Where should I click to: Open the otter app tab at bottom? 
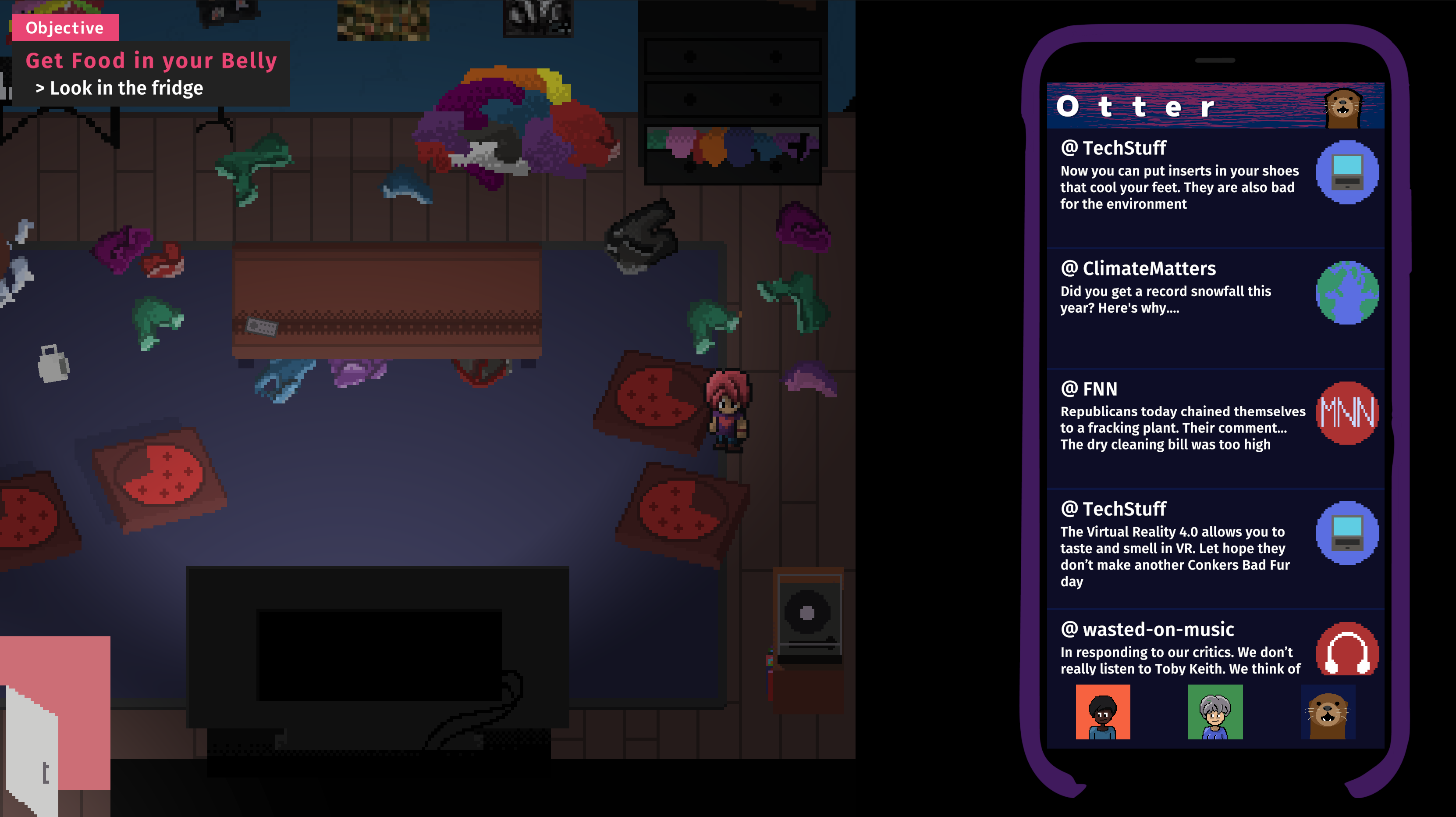click(x=1327, y=712)
